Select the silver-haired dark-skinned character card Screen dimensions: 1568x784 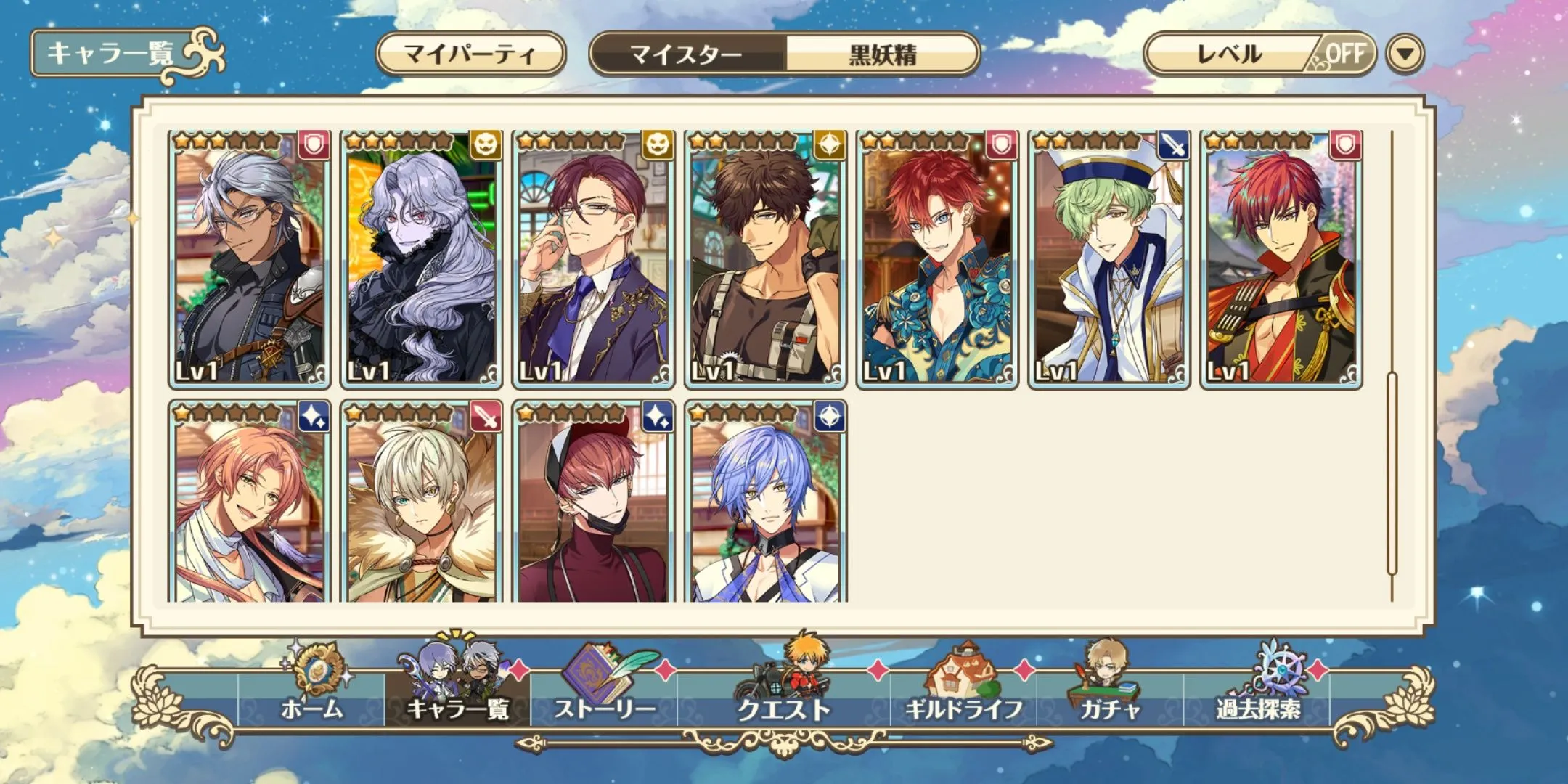[x=250, y=259]
